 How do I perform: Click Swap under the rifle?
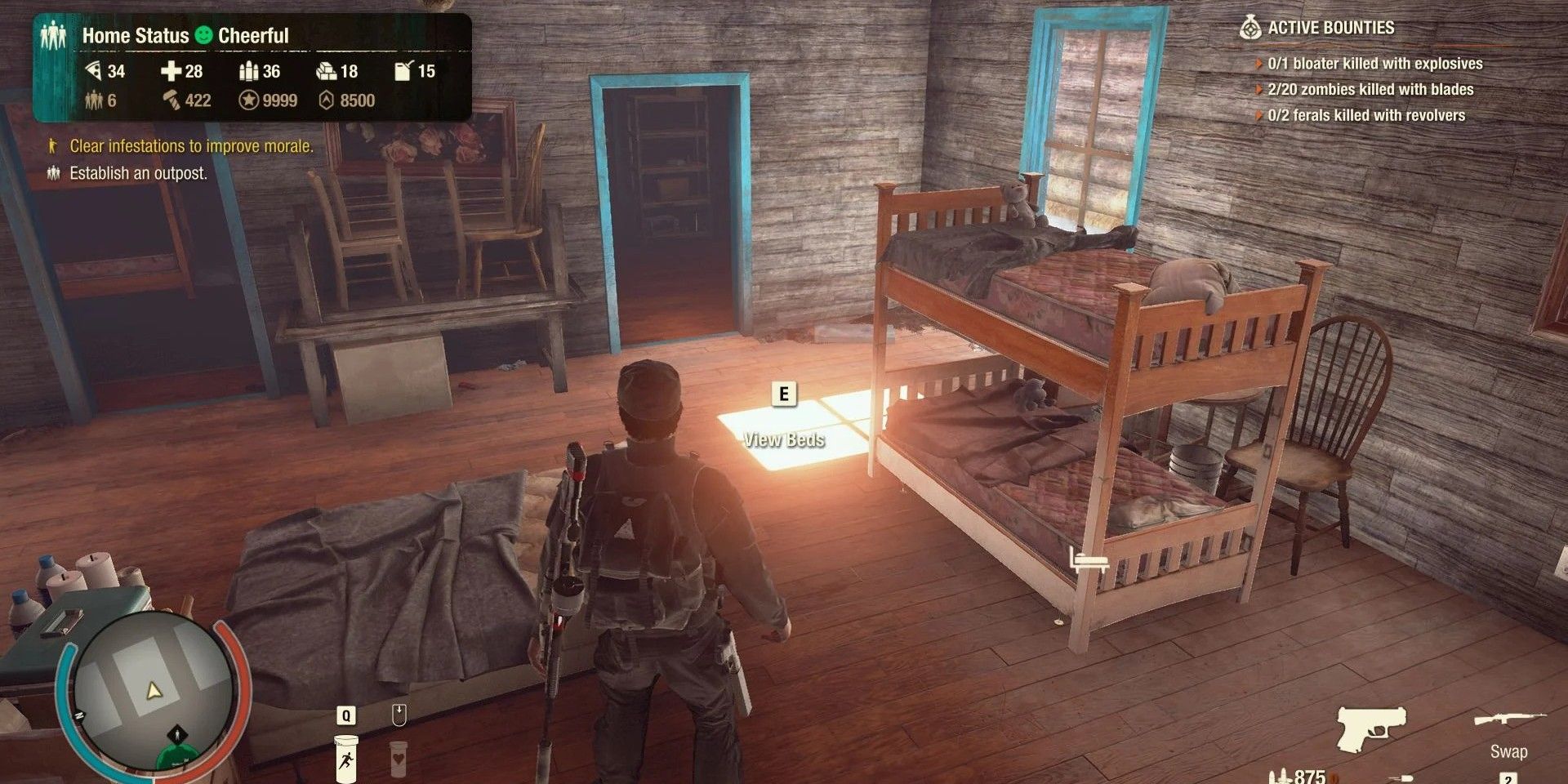pyautogui.click(x=1508, y=751)
